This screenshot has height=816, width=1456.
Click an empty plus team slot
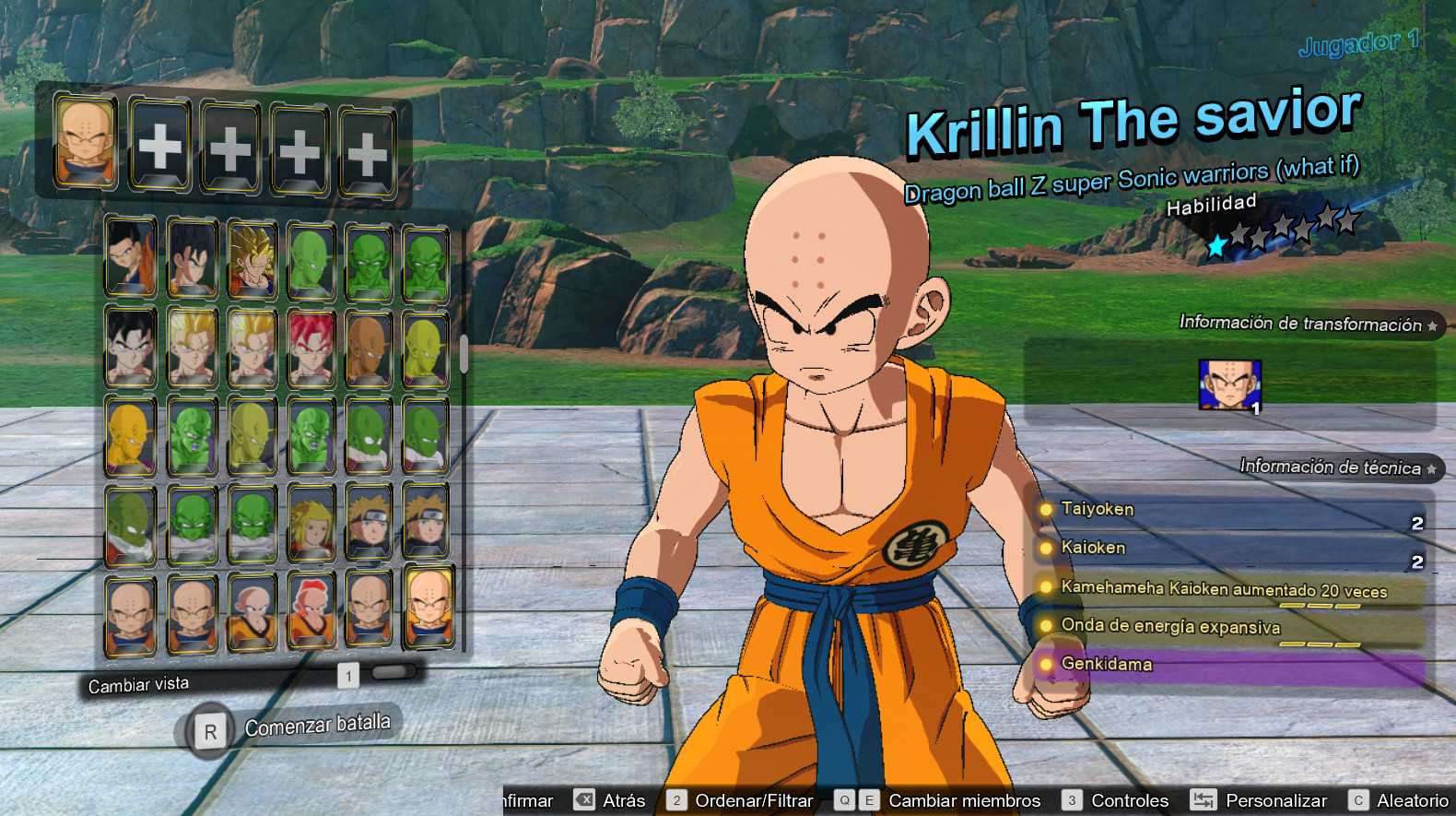click(159, 143)
